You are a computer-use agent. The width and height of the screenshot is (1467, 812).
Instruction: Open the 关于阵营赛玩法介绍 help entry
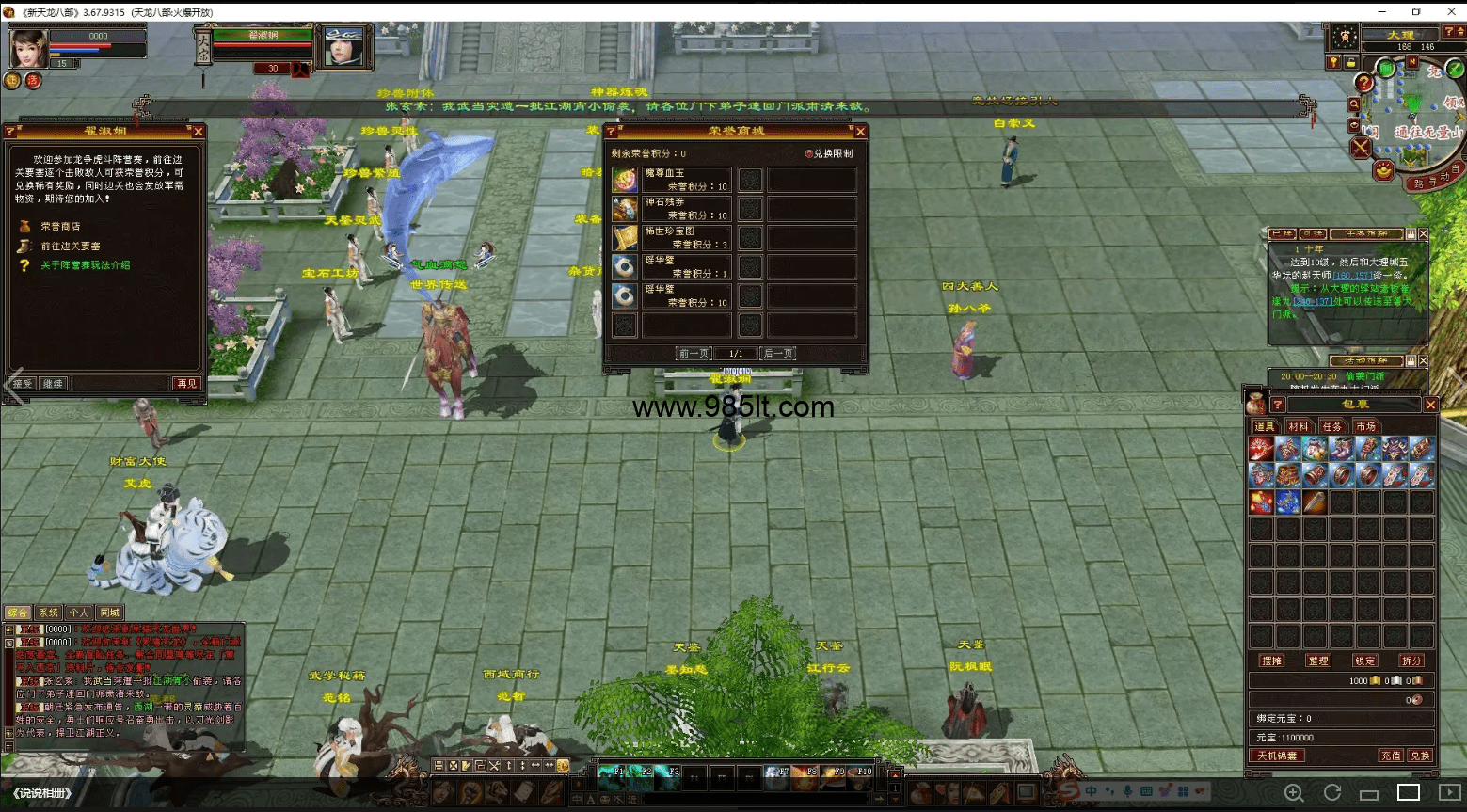pyautogui.click(x=85, y=265)
